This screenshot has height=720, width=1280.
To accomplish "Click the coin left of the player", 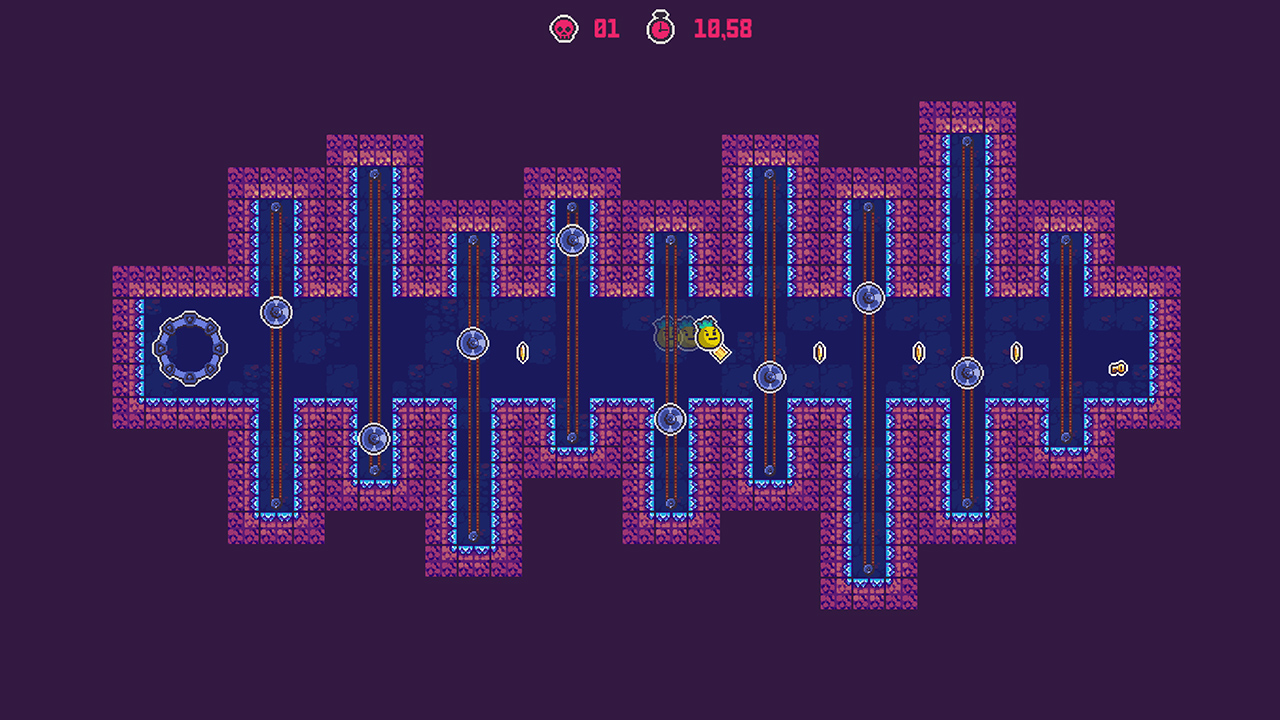I will point(522,352).
